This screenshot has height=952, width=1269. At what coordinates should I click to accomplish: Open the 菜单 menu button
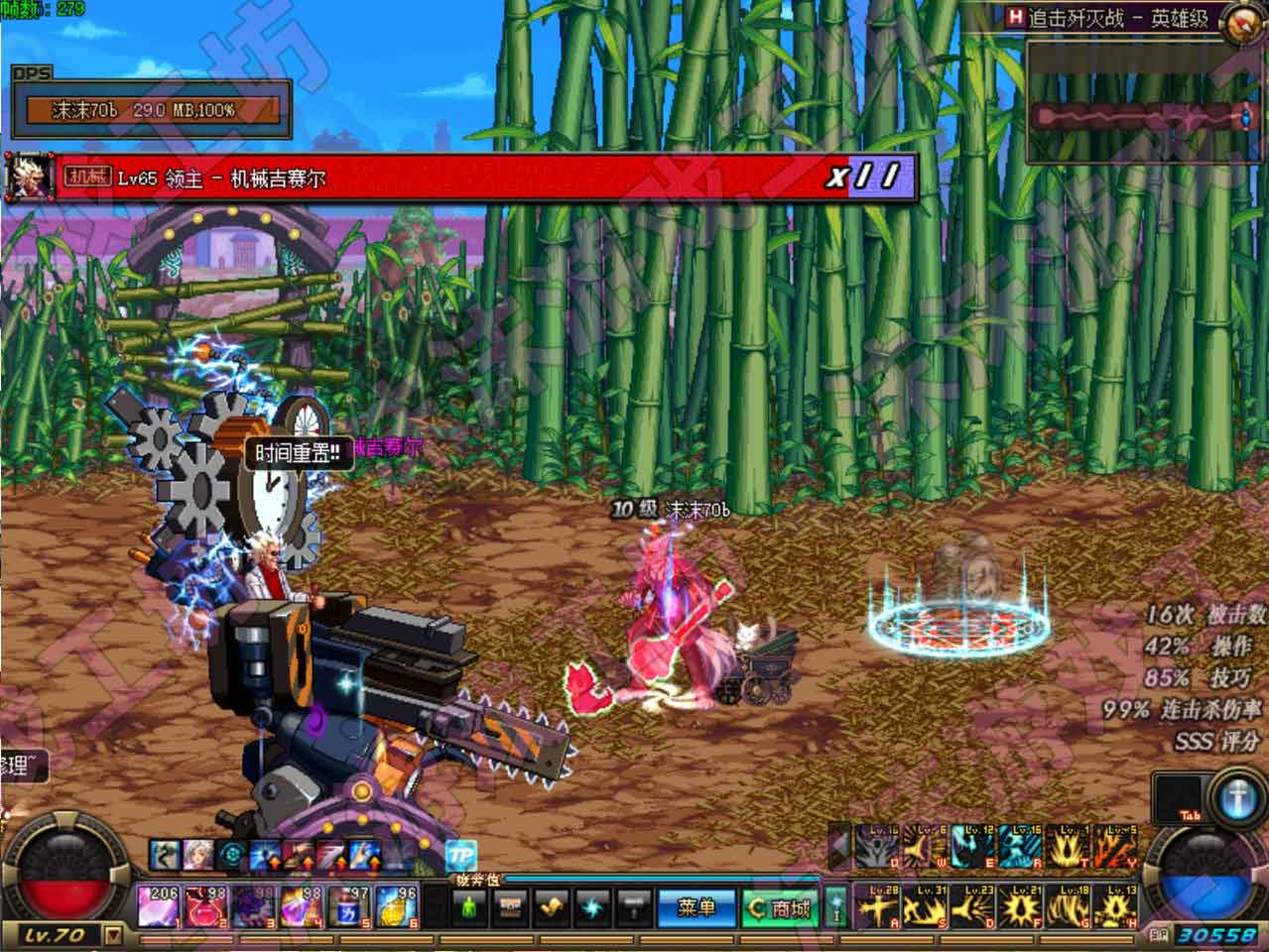[x=696, y=907]
